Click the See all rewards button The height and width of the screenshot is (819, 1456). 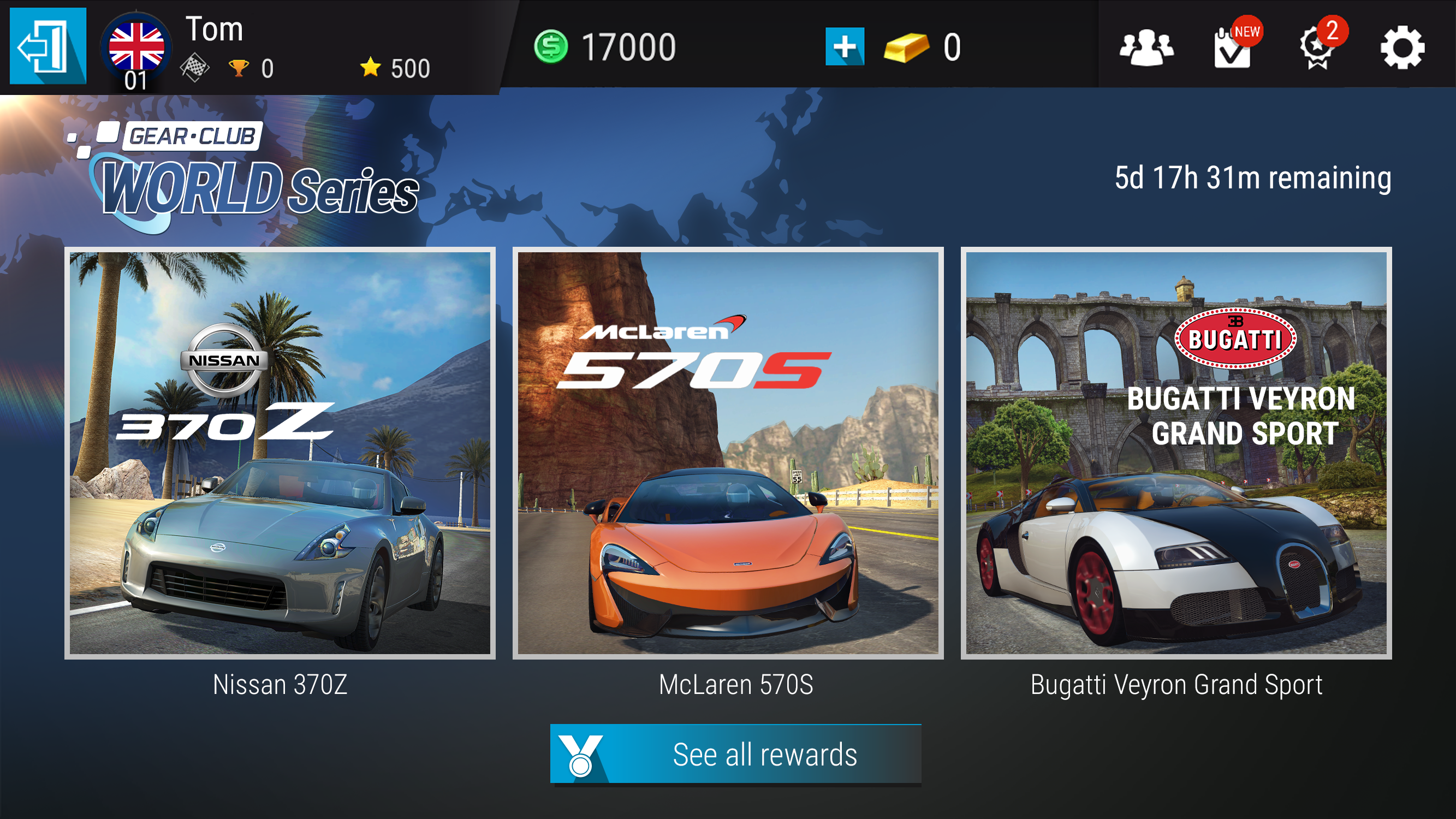(735, 754)
